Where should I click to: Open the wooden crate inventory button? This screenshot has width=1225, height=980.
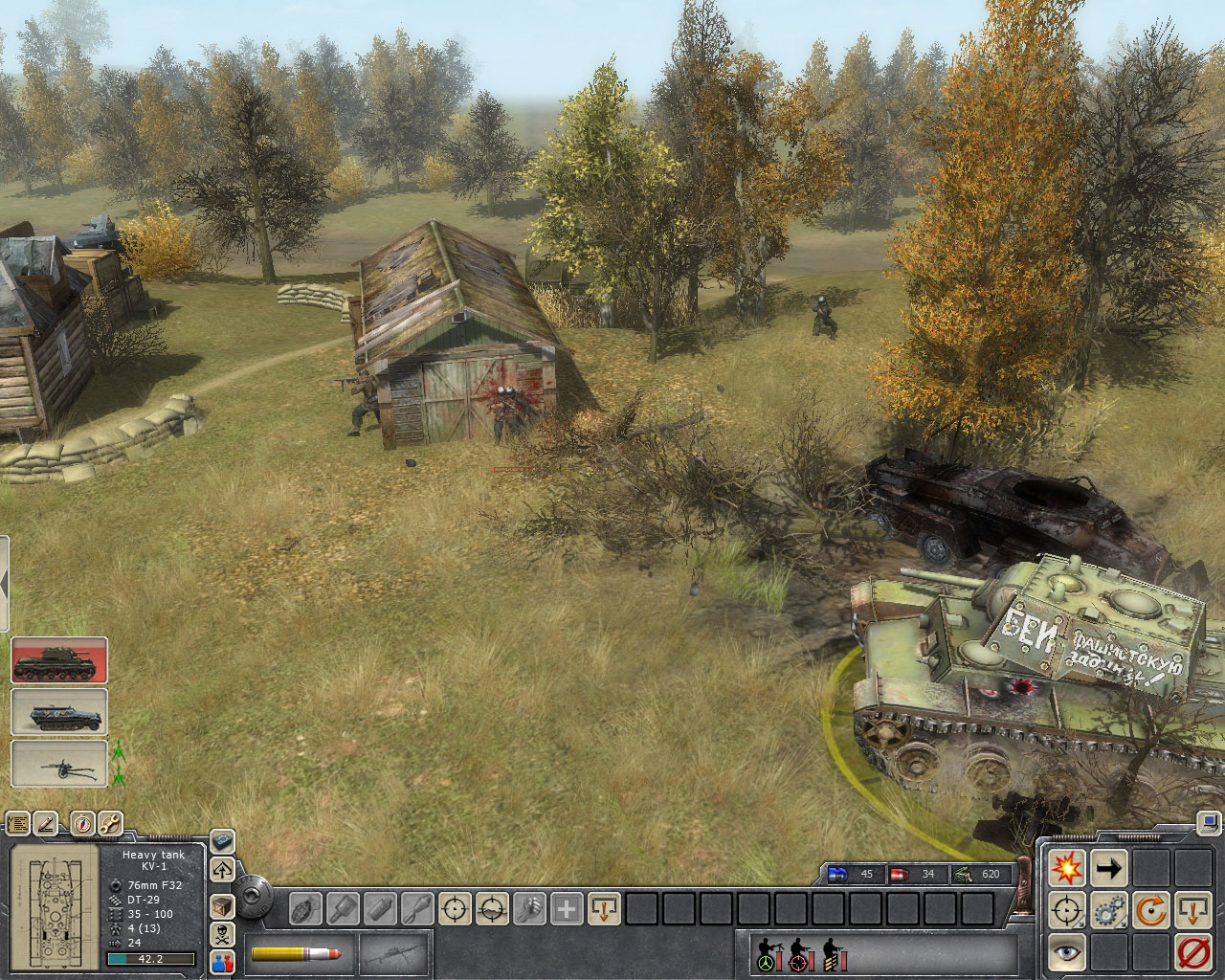[x=222, y=905]
